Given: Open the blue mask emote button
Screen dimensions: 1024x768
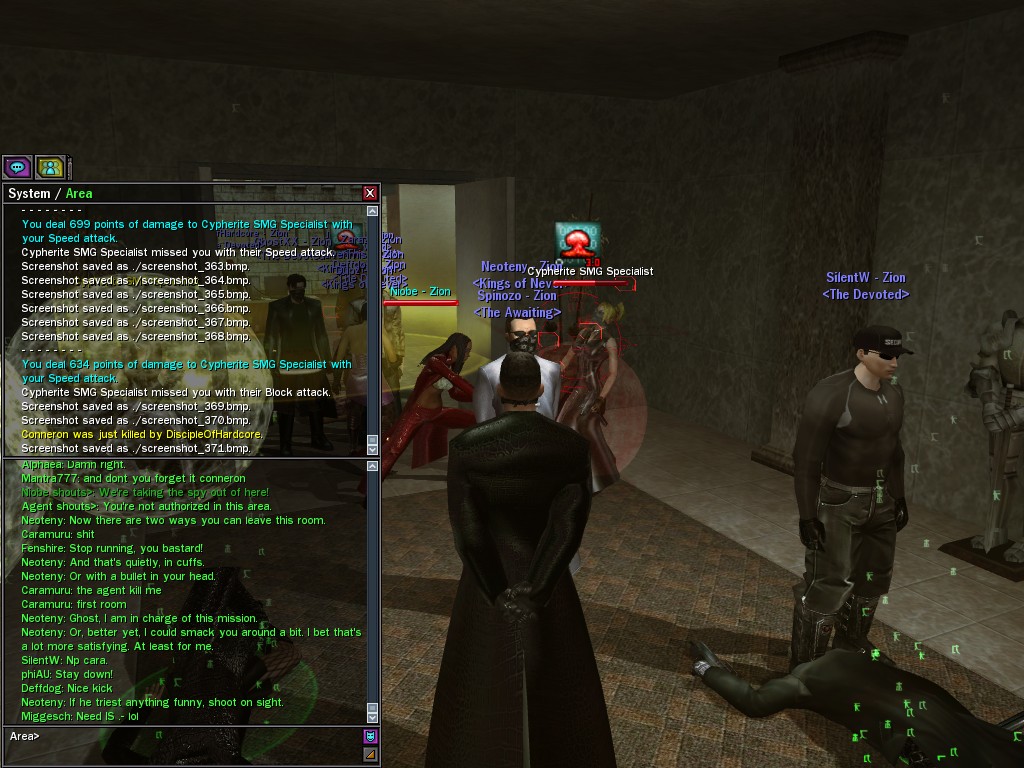Looking at the screenshot, I should coord(370,736).
